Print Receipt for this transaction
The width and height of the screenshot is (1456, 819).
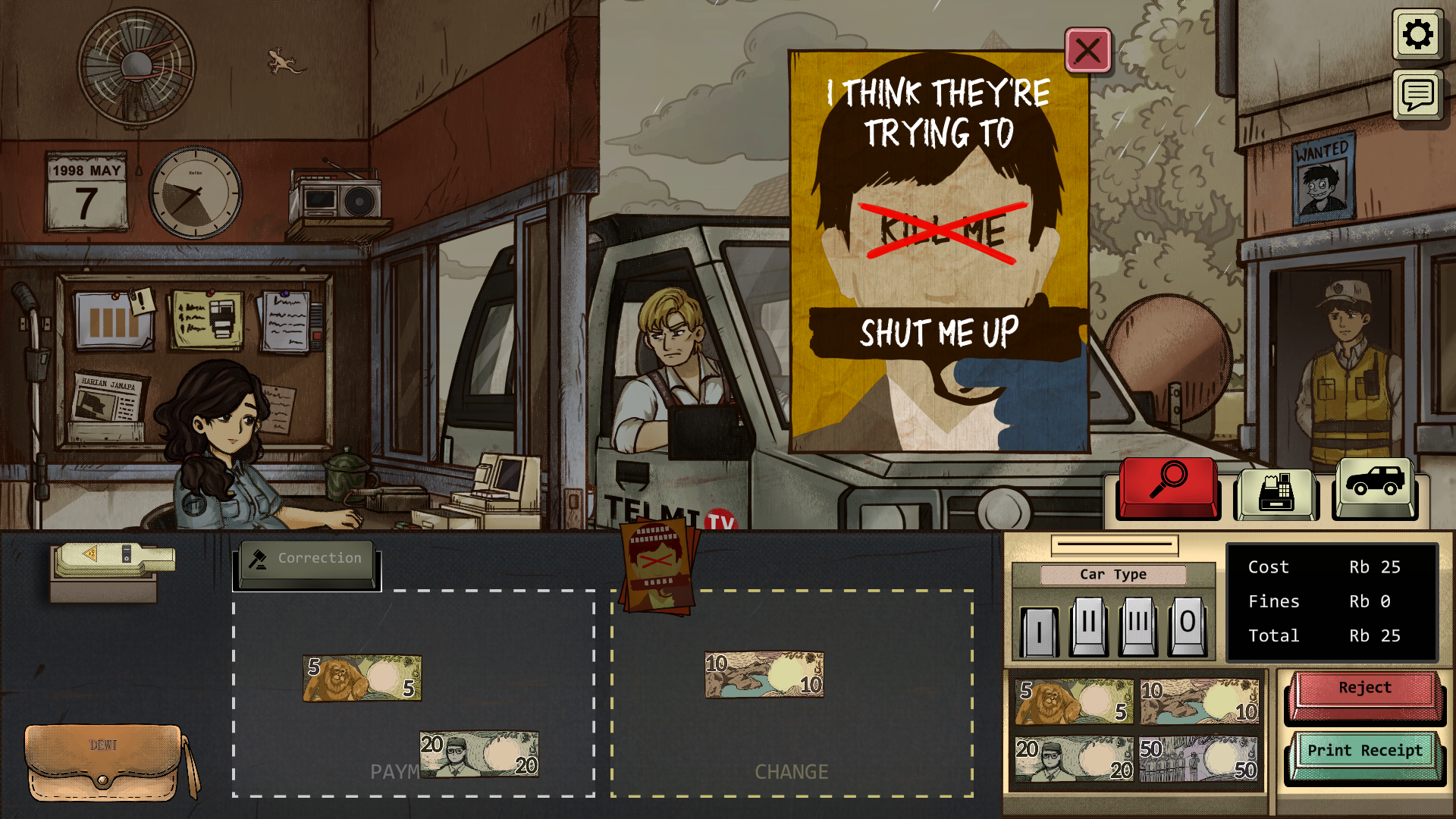tap(1364, 754)
